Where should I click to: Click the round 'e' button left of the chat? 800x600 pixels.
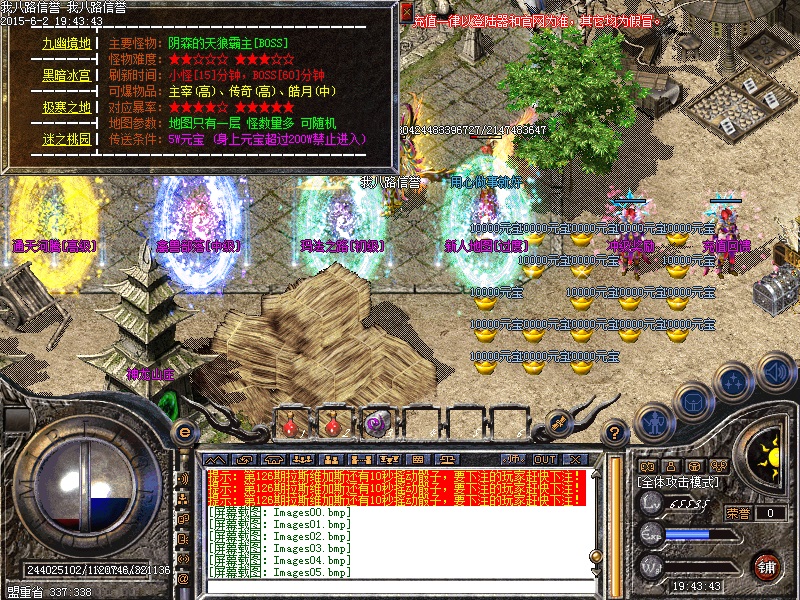184,431
